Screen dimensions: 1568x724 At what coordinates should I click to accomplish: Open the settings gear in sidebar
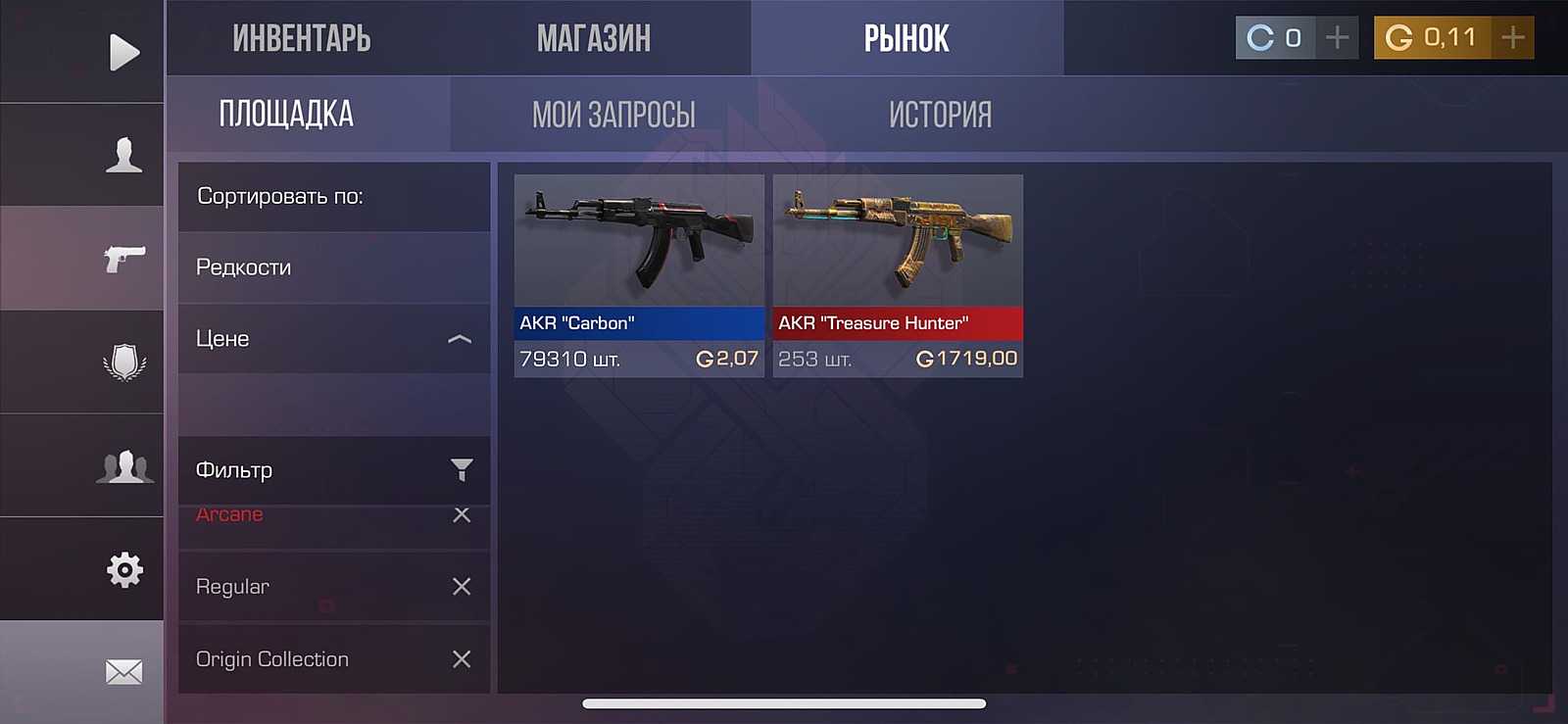(124, 569)
